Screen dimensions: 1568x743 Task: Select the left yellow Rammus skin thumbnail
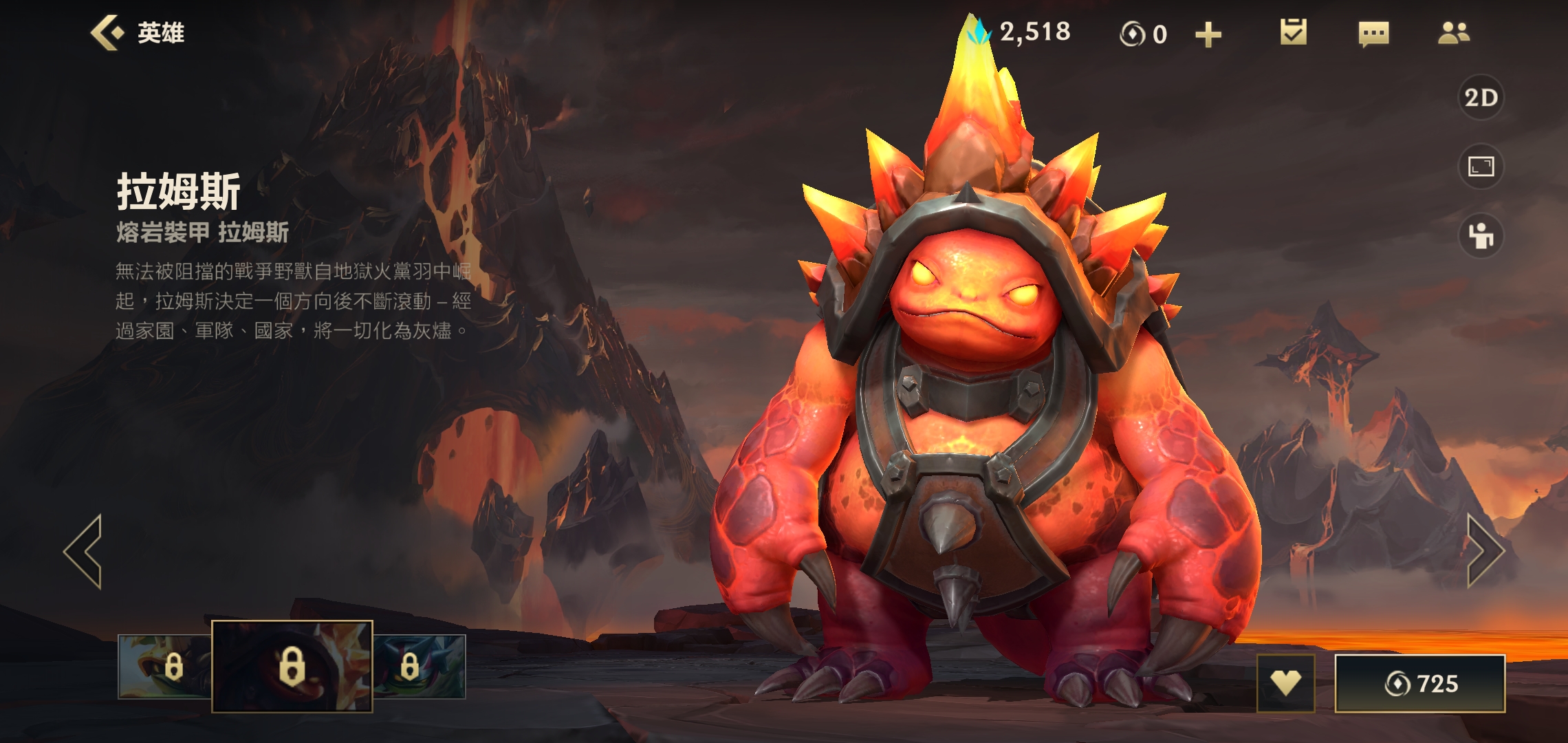(164, 666)
